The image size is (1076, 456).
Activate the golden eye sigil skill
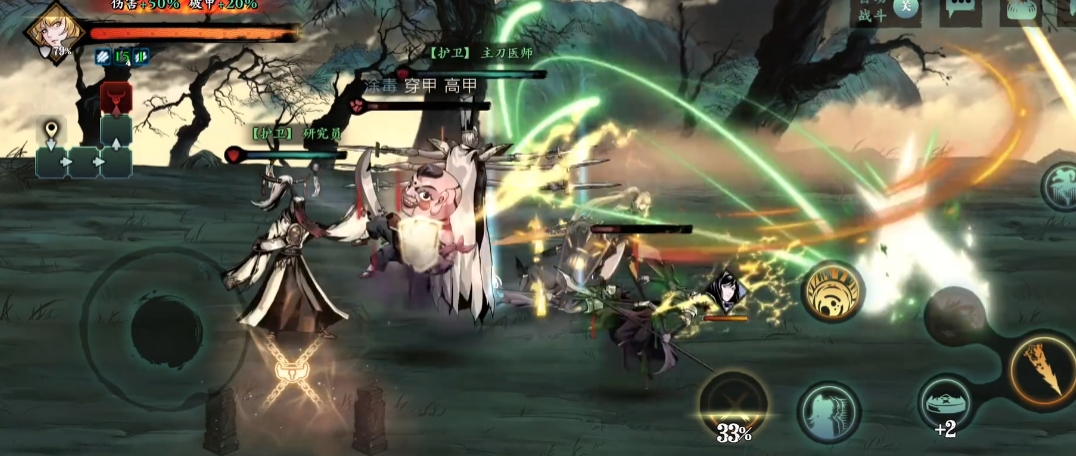pyautogui.click(x=832, y=291)
